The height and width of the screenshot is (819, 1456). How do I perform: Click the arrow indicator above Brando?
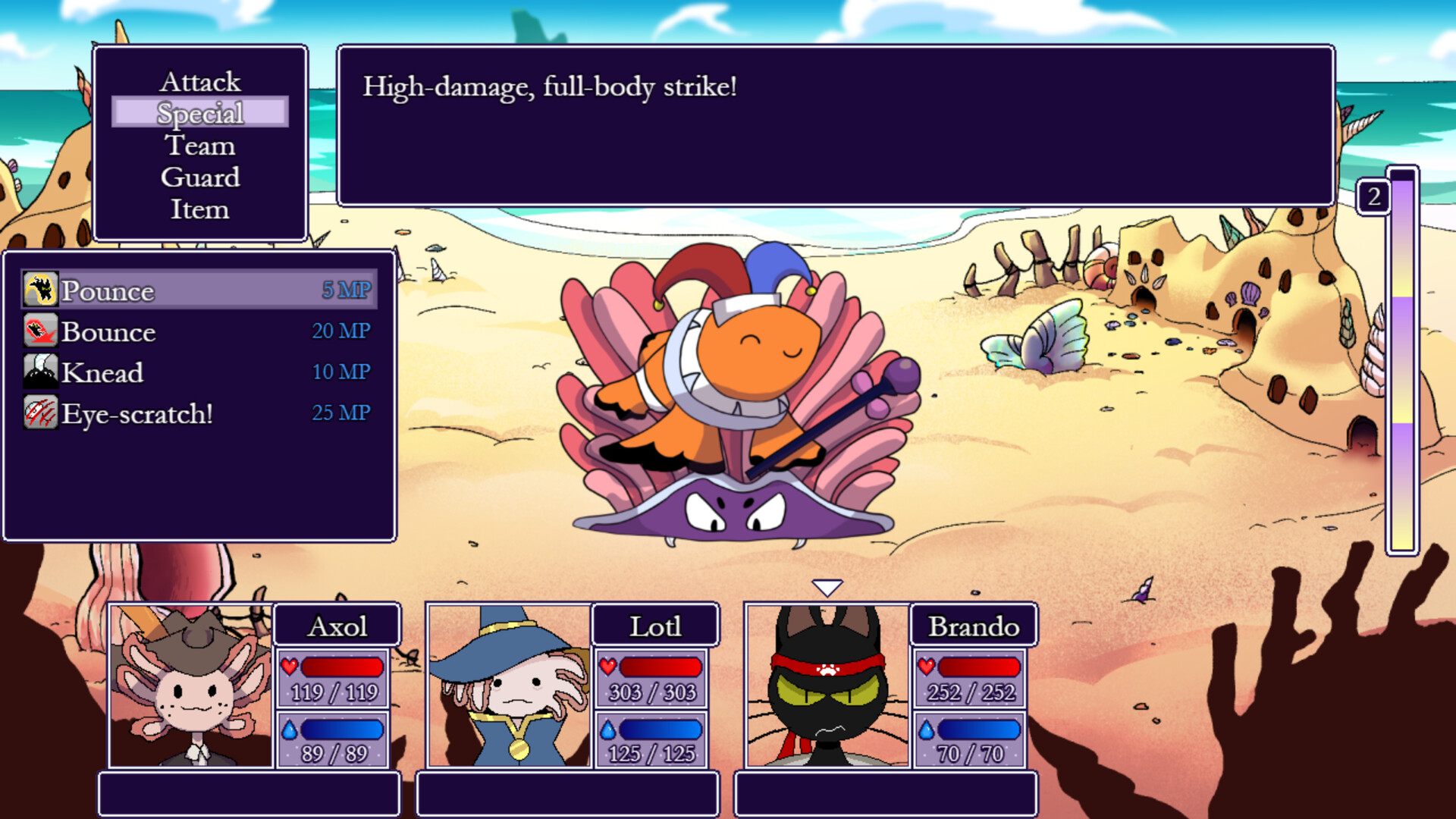(x=828, y=585)
